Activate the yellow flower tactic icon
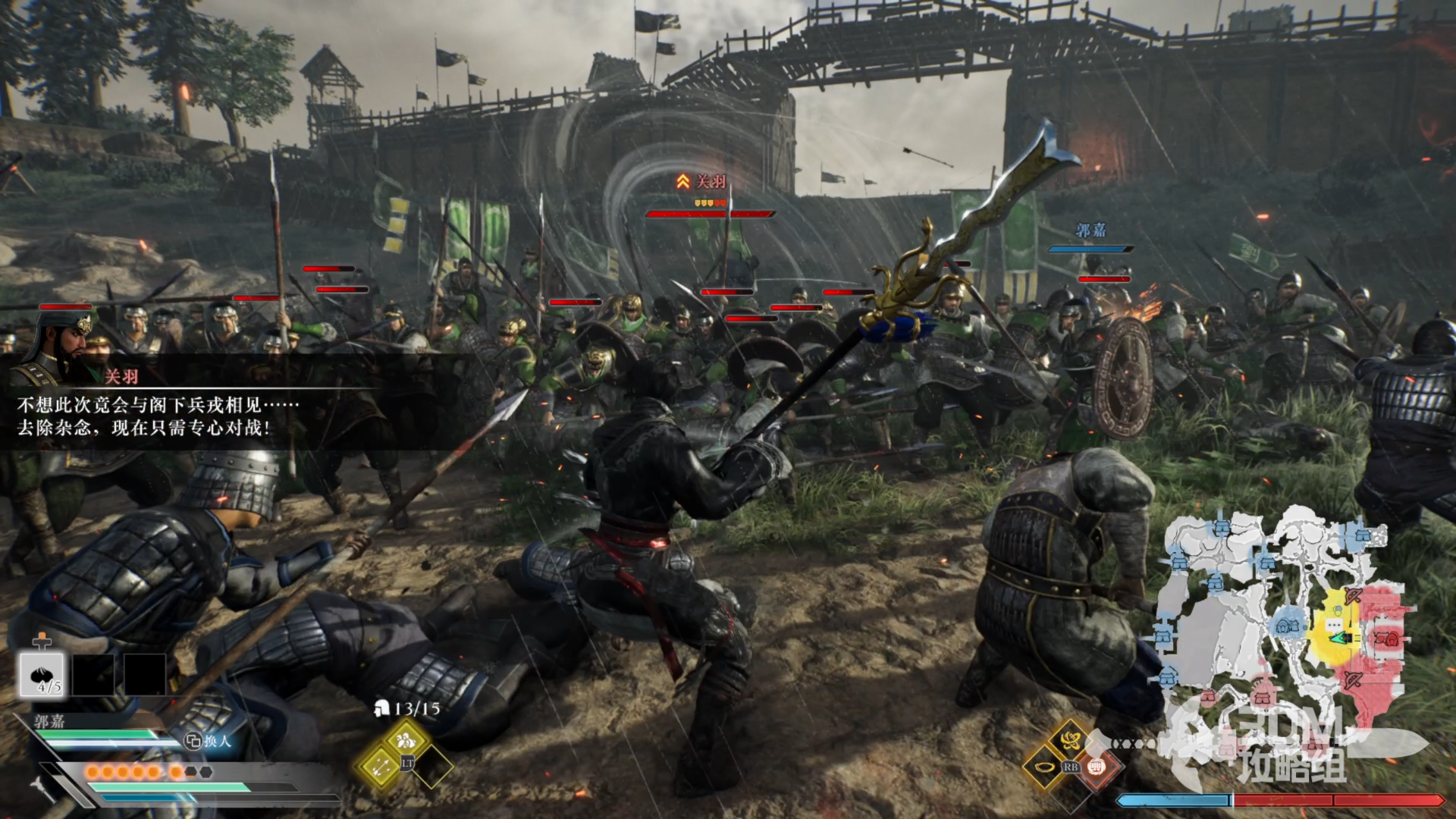Screen dimensions: 1456x819 [x=406, y=739]
